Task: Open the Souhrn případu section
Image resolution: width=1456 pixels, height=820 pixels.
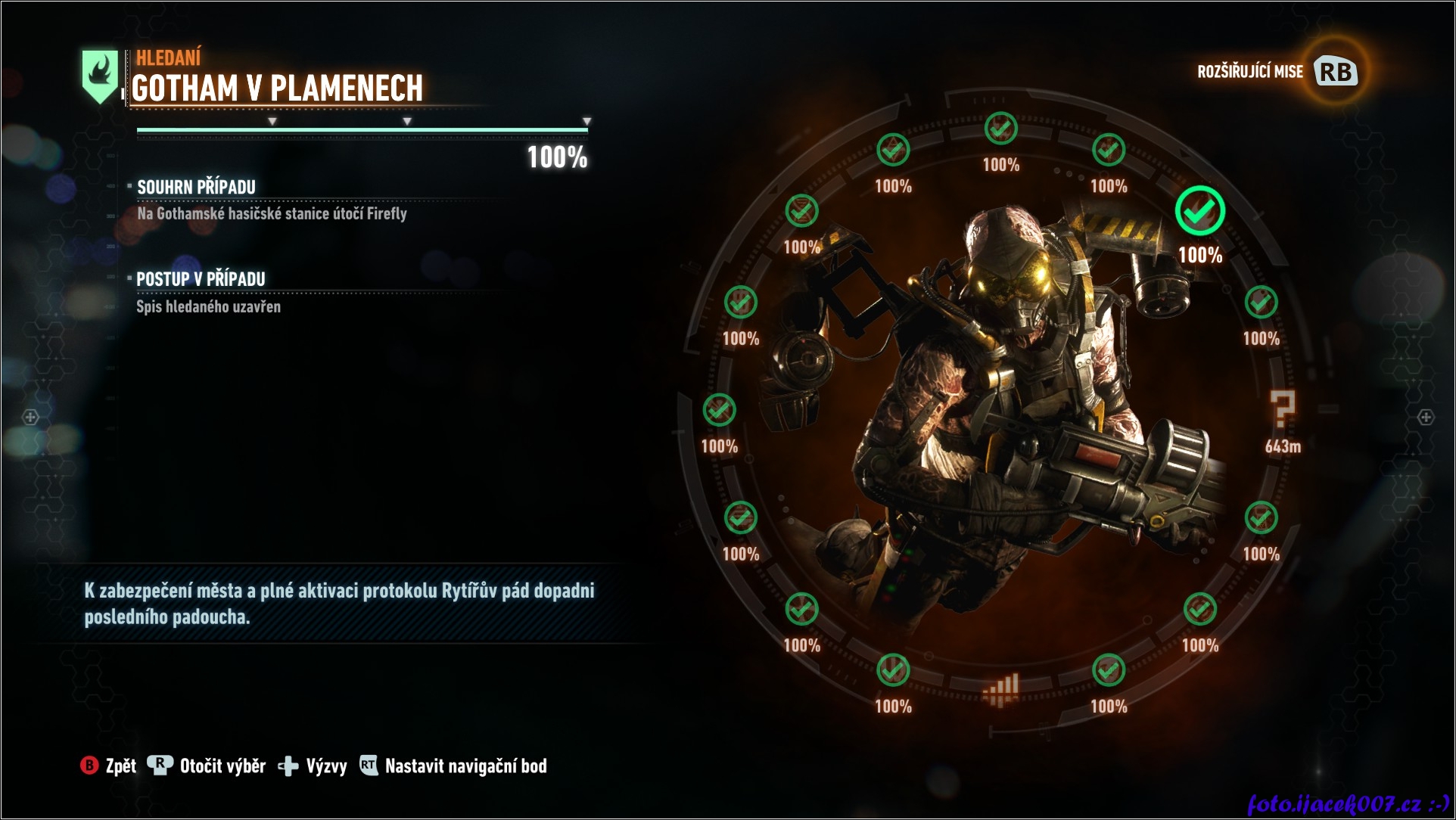Action: click(196, 187)
